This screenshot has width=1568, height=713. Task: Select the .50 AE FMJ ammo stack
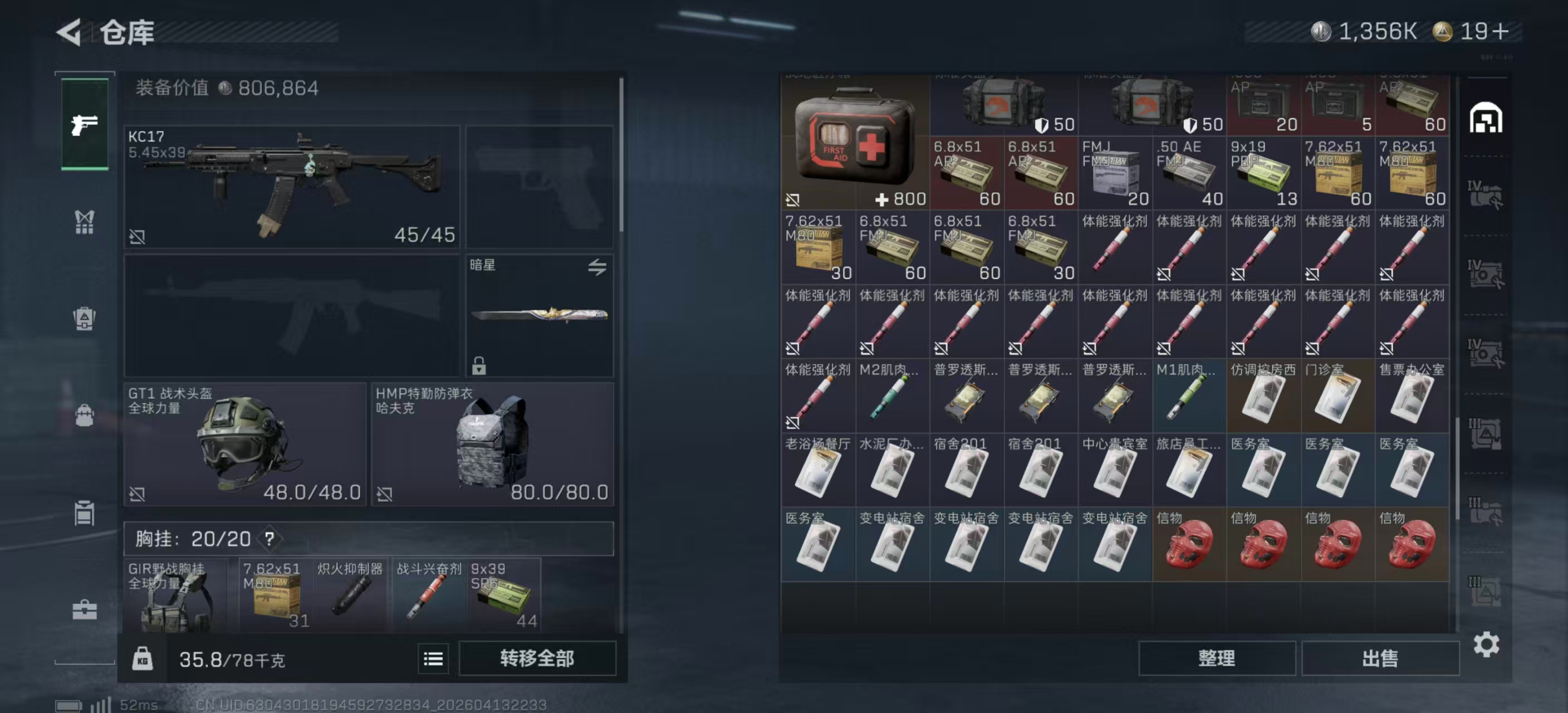pos(1189,173)
